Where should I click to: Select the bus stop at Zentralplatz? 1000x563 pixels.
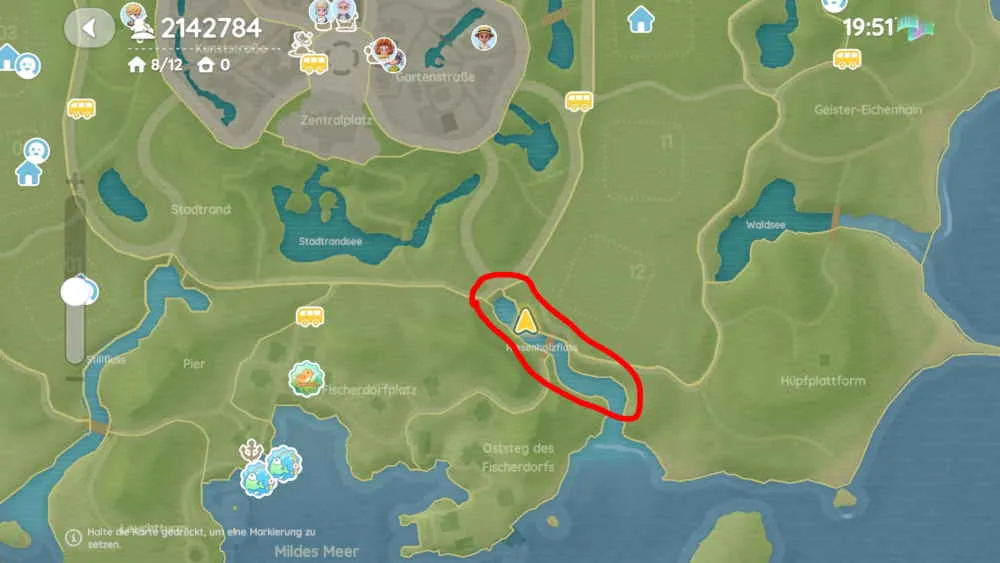(x=314, y=64)
